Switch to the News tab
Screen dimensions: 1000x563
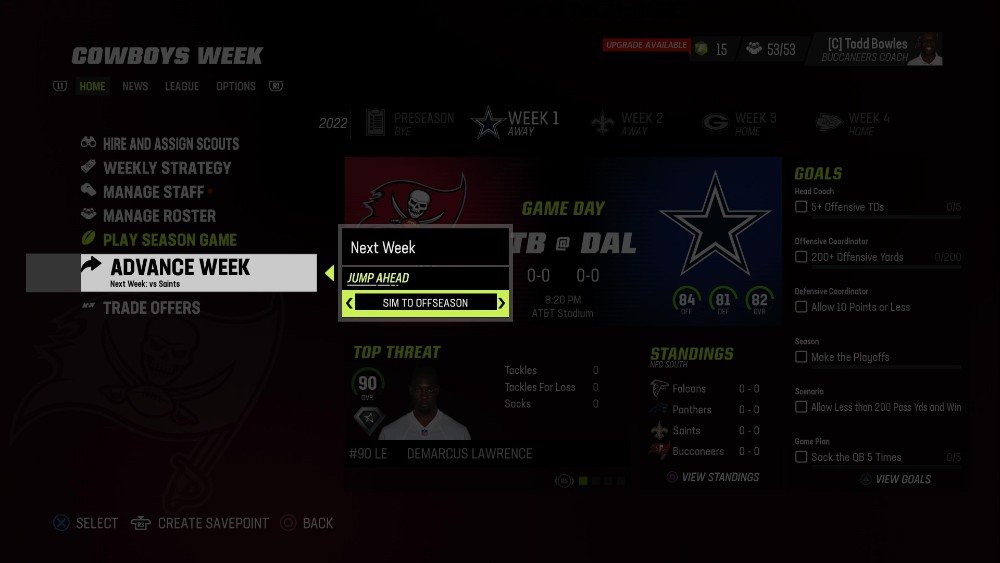click(135, 87)
